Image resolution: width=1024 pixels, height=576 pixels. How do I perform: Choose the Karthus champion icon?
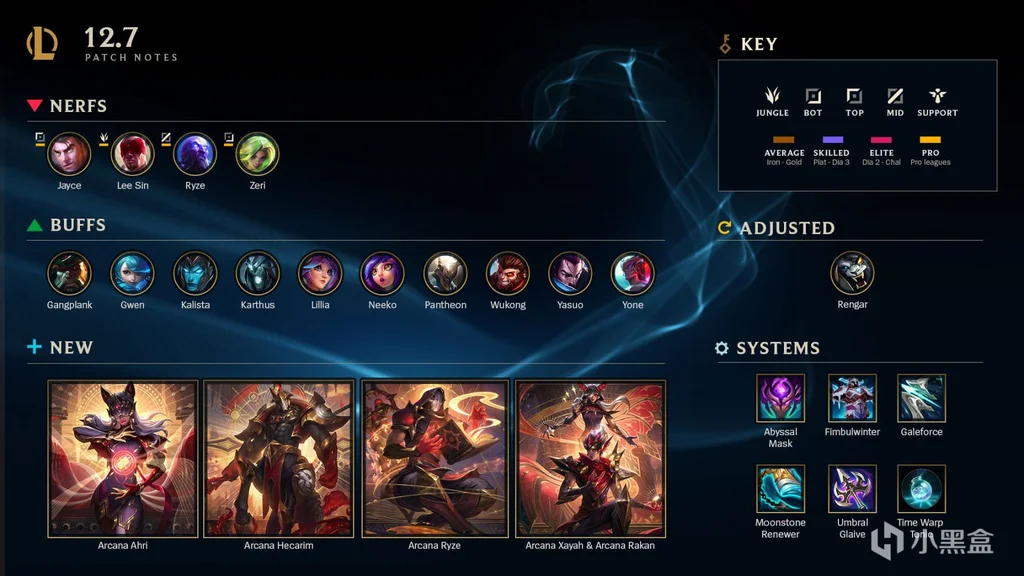point(257,273)
